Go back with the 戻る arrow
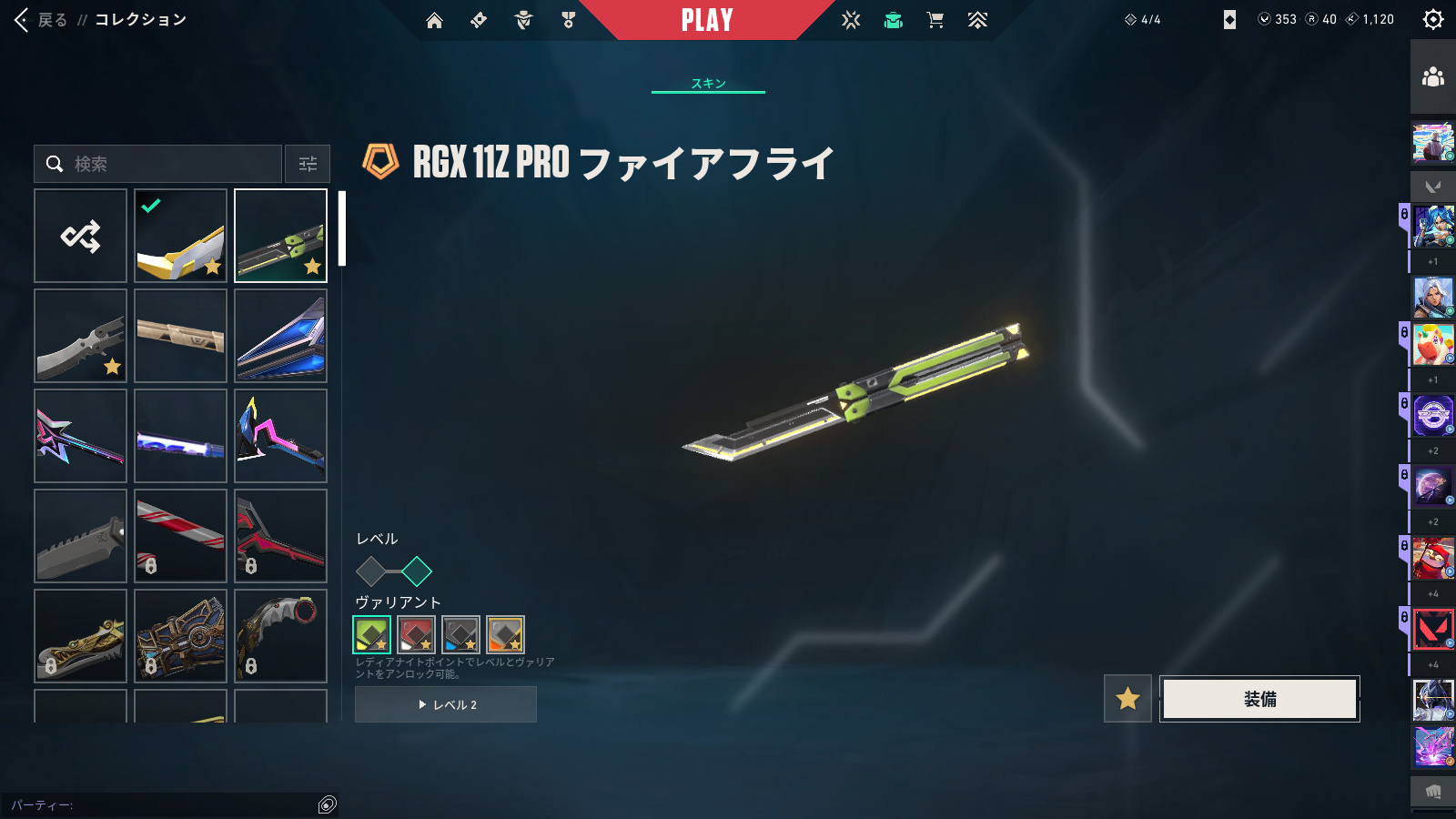1456x819 pixels. [24, 20]
